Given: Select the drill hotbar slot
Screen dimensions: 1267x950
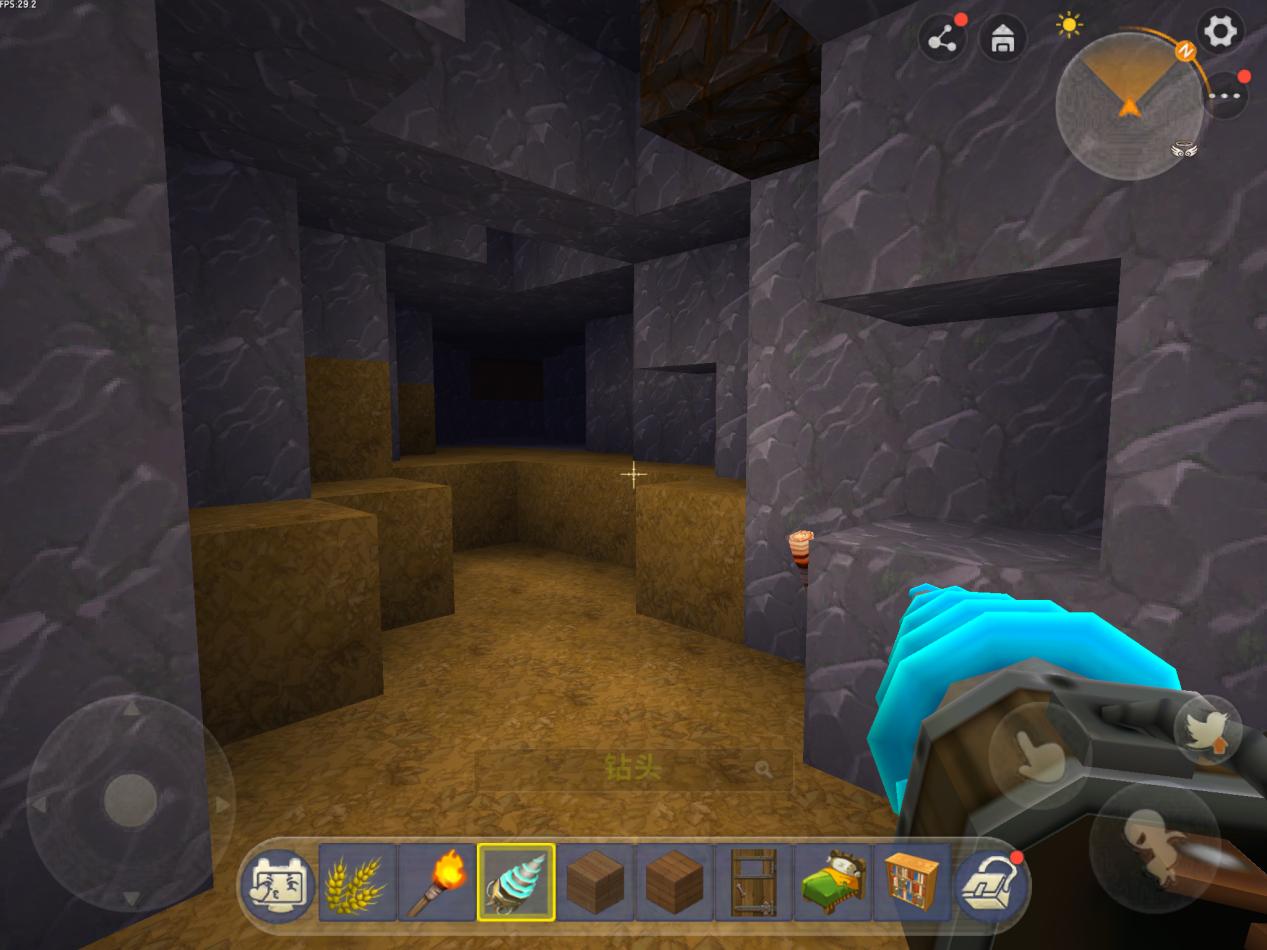Looking at the screenshot, I should point(516,883).
